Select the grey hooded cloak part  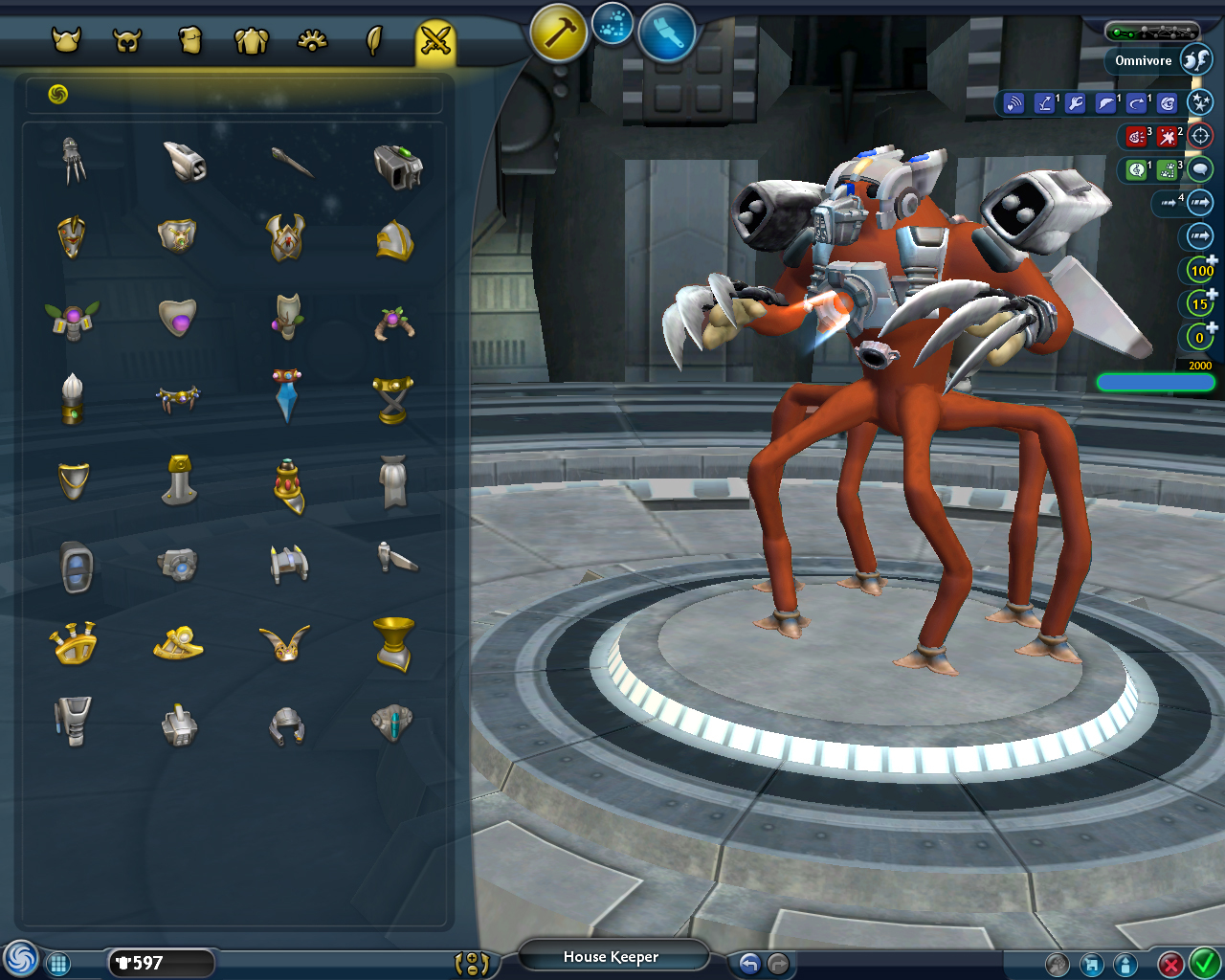[393, 479]
